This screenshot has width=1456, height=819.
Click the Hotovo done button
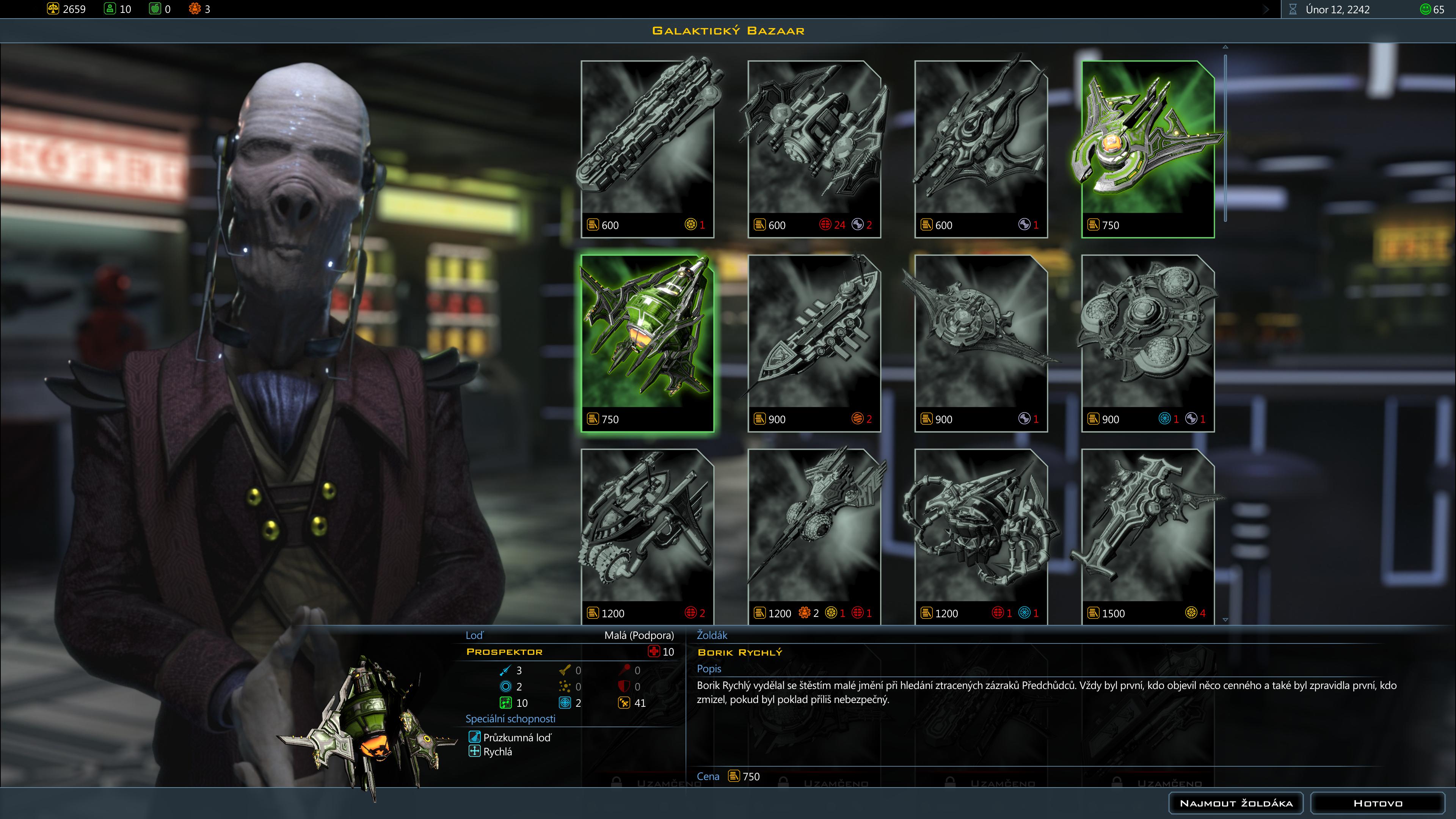1378,803
